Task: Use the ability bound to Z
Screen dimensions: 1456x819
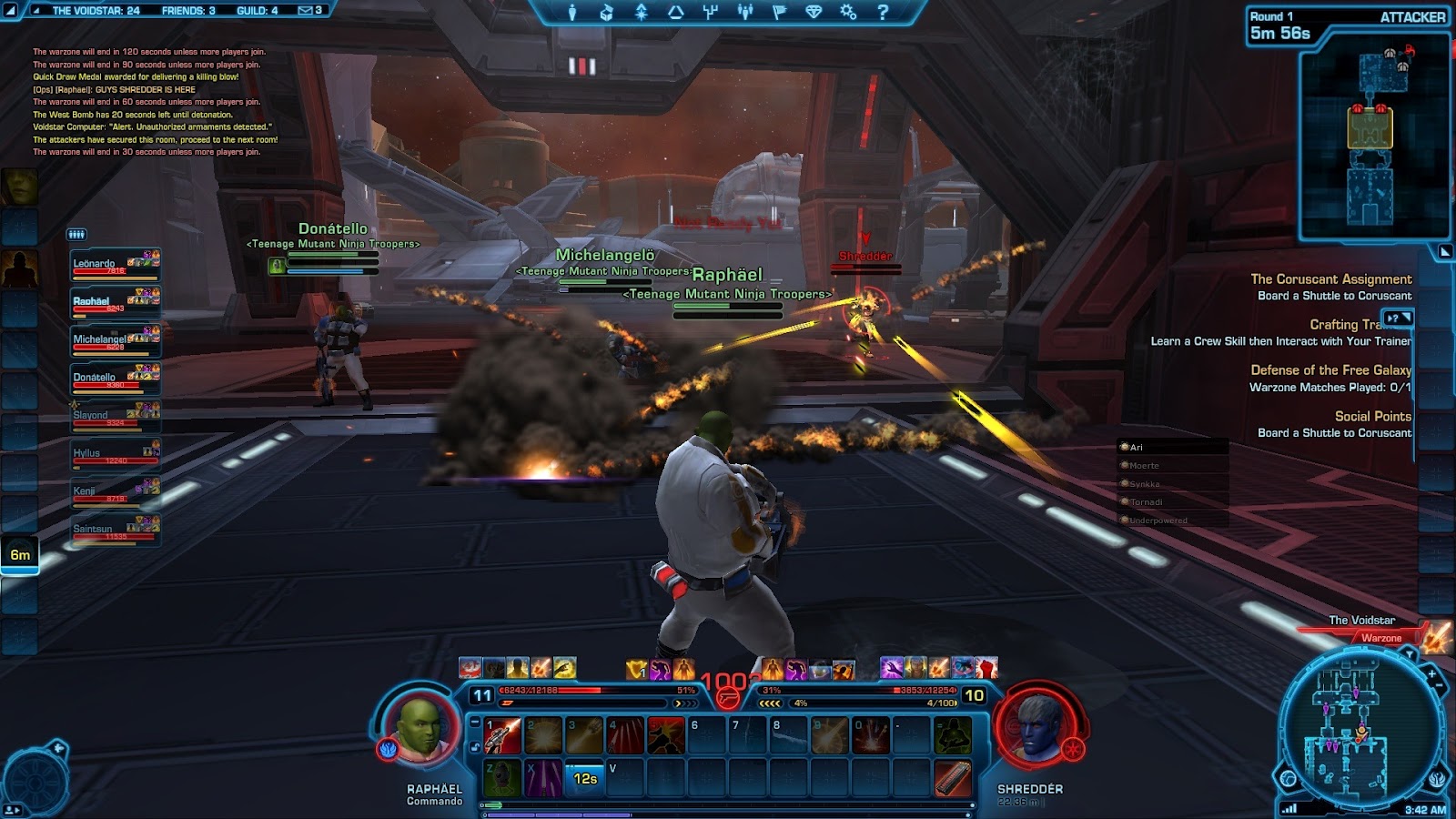Action: click(x=501, y=779)
